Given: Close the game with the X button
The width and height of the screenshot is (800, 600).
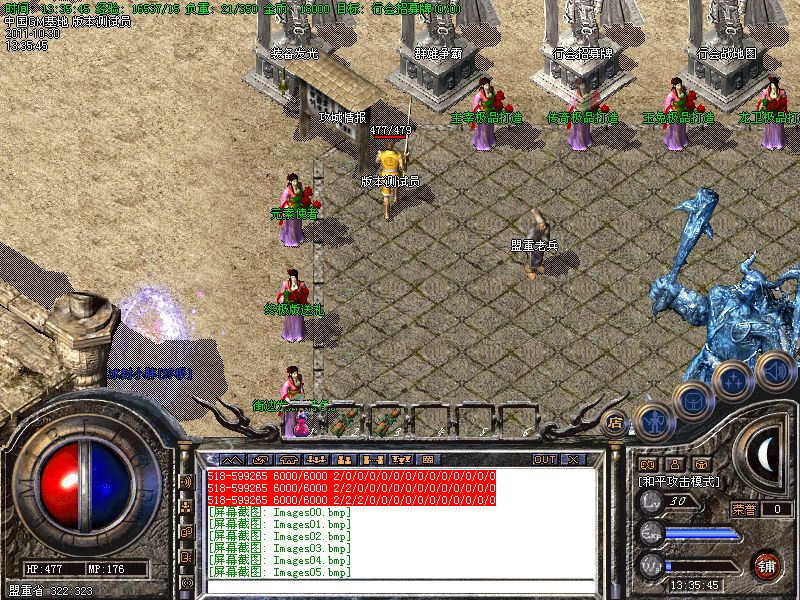Looking at the screenshot, I should [x=573, y=460].
